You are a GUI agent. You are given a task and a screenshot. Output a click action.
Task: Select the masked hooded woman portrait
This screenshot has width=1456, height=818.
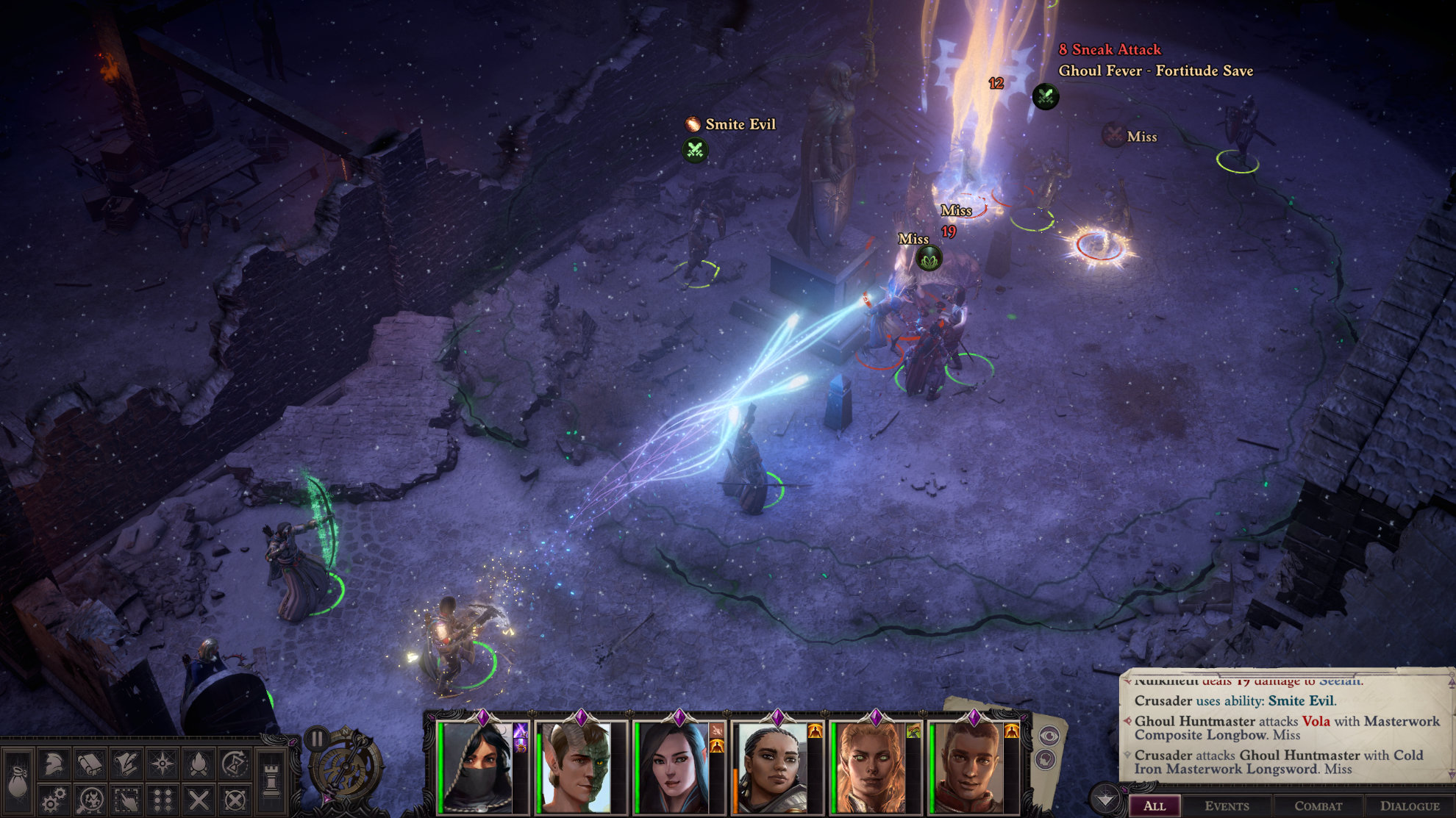coord(478,768)
